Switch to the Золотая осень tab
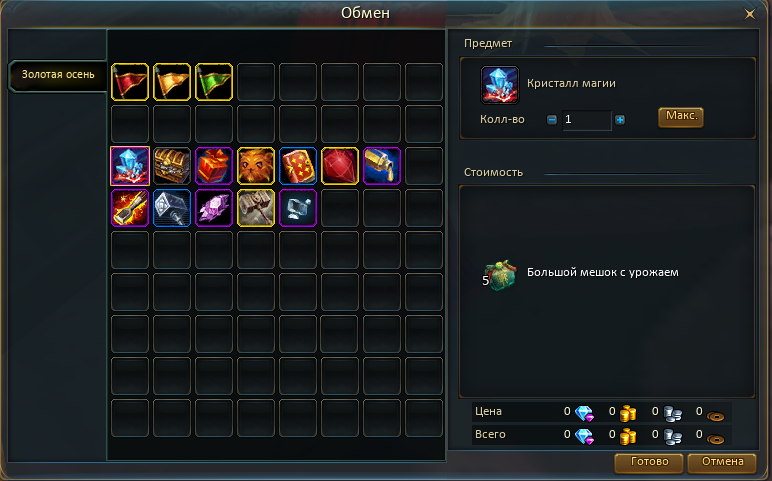772x481 pixels. tap(58, 75)
